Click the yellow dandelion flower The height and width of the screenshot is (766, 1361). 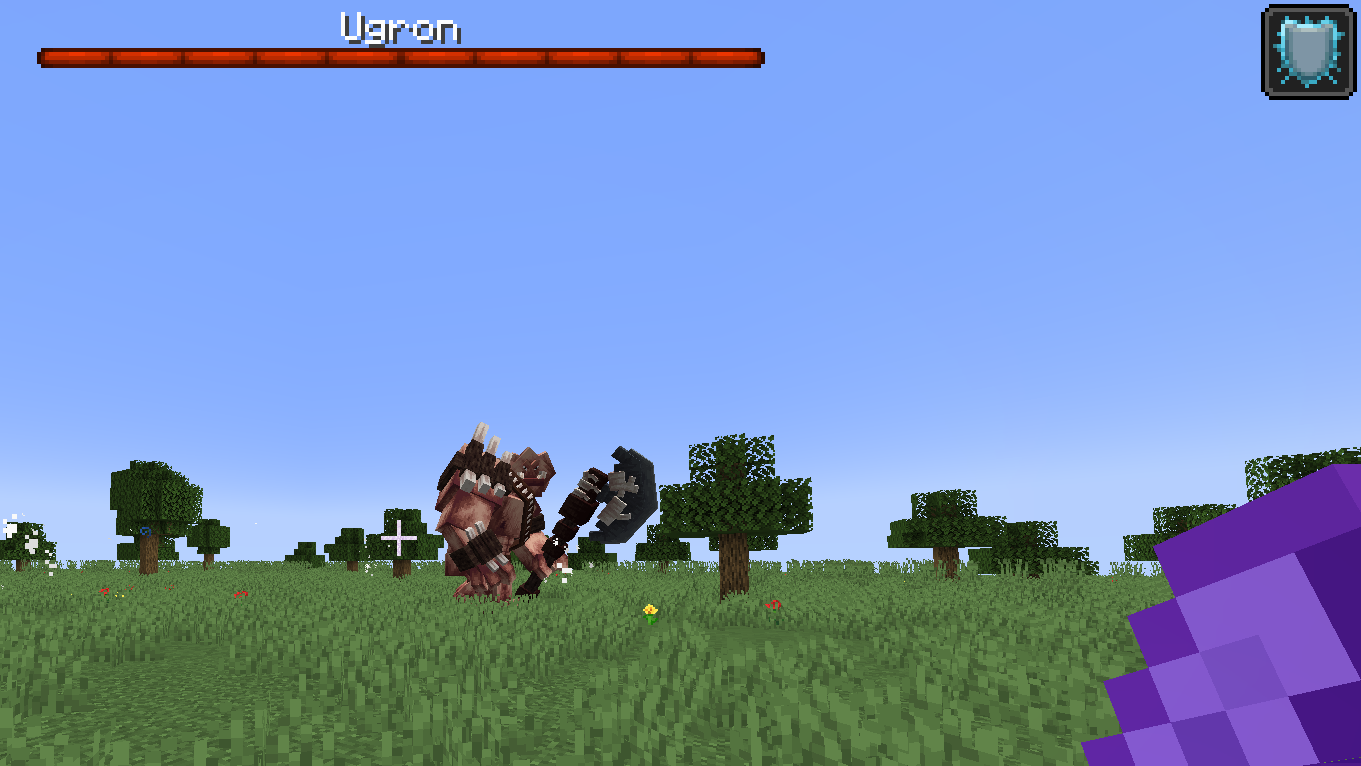point(650,610)
